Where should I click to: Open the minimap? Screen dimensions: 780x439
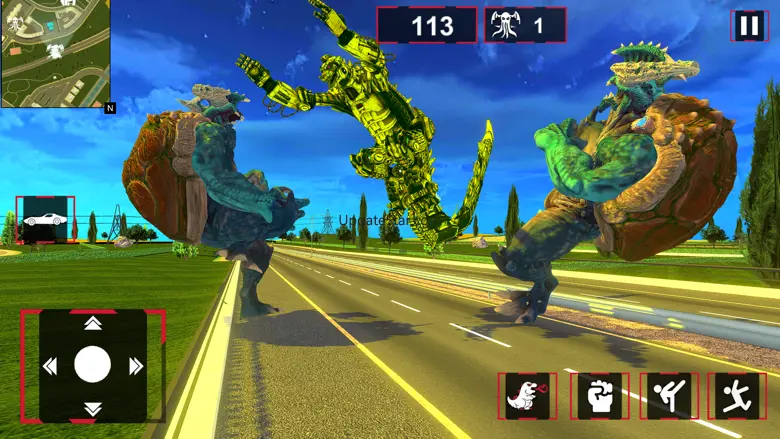(55, 53)
